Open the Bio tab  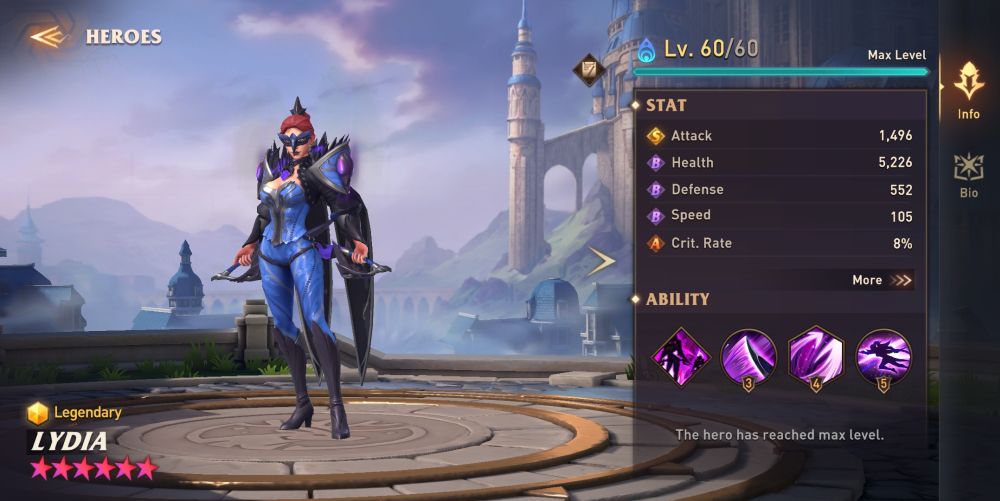click(x=968, y=175)
